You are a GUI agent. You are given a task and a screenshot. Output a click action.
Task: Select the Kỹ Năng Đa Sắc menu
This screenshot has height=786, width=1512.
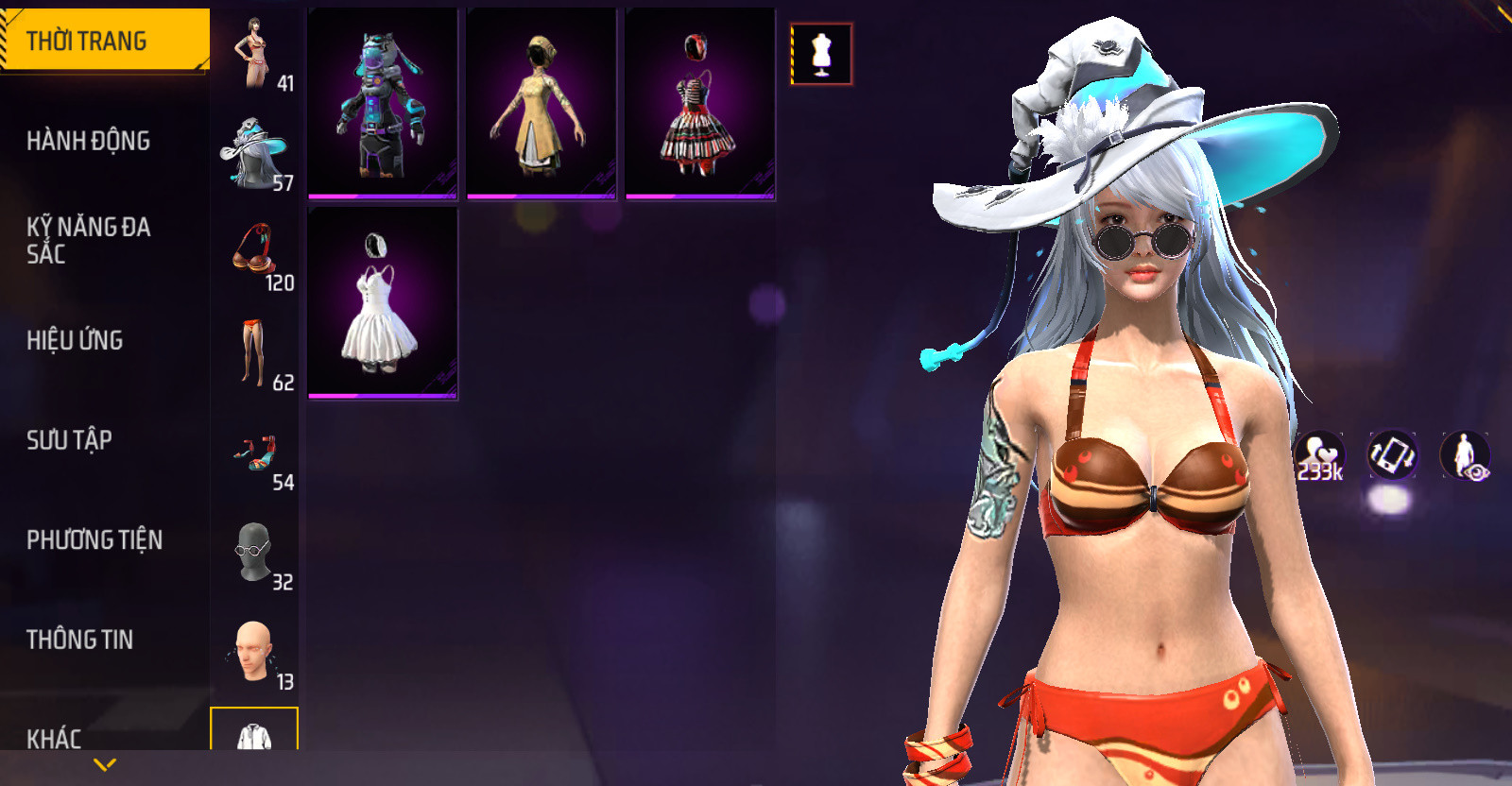[89, 240]
